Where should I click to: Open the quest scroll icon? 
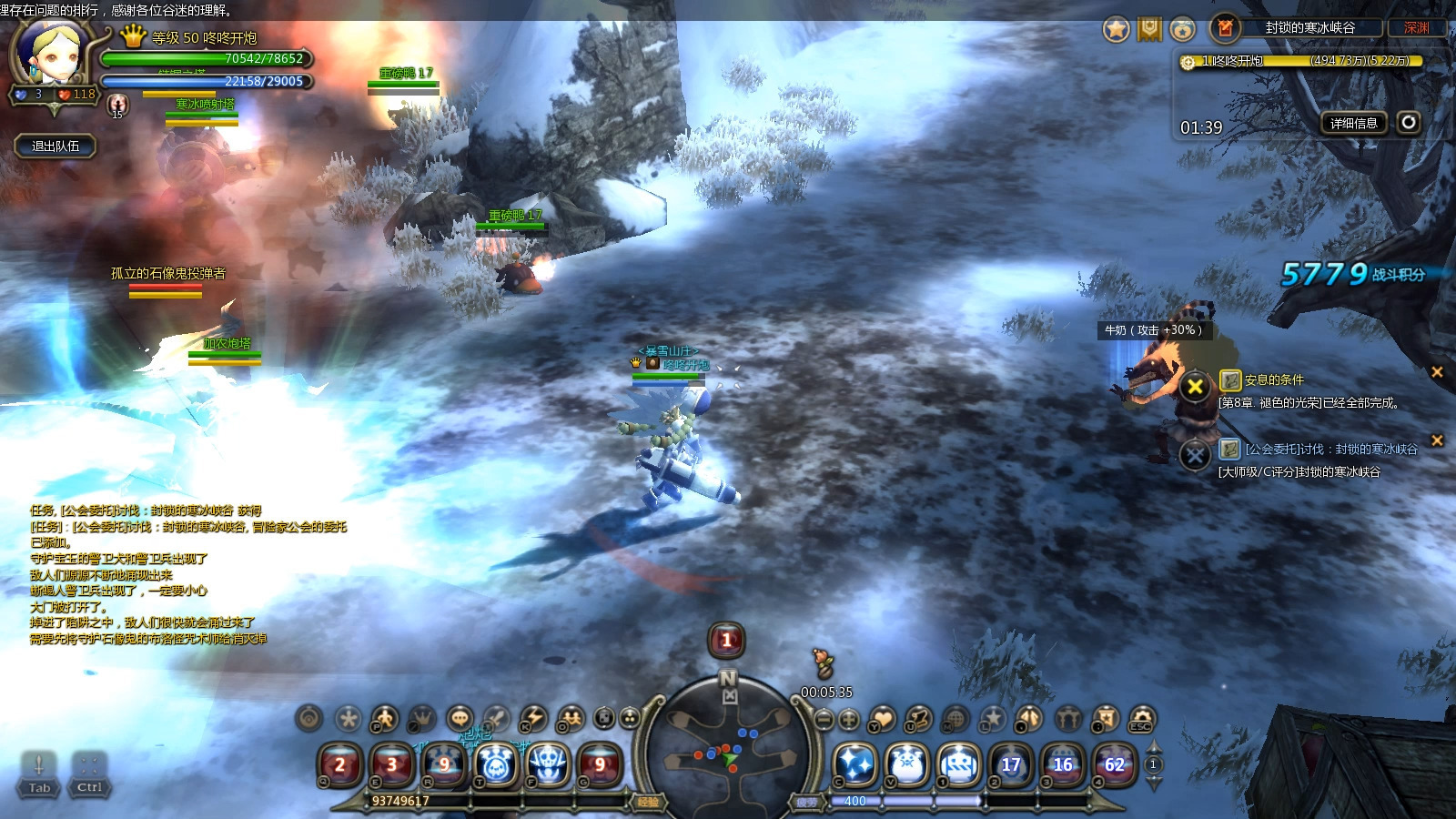click(x=917, y=720)
